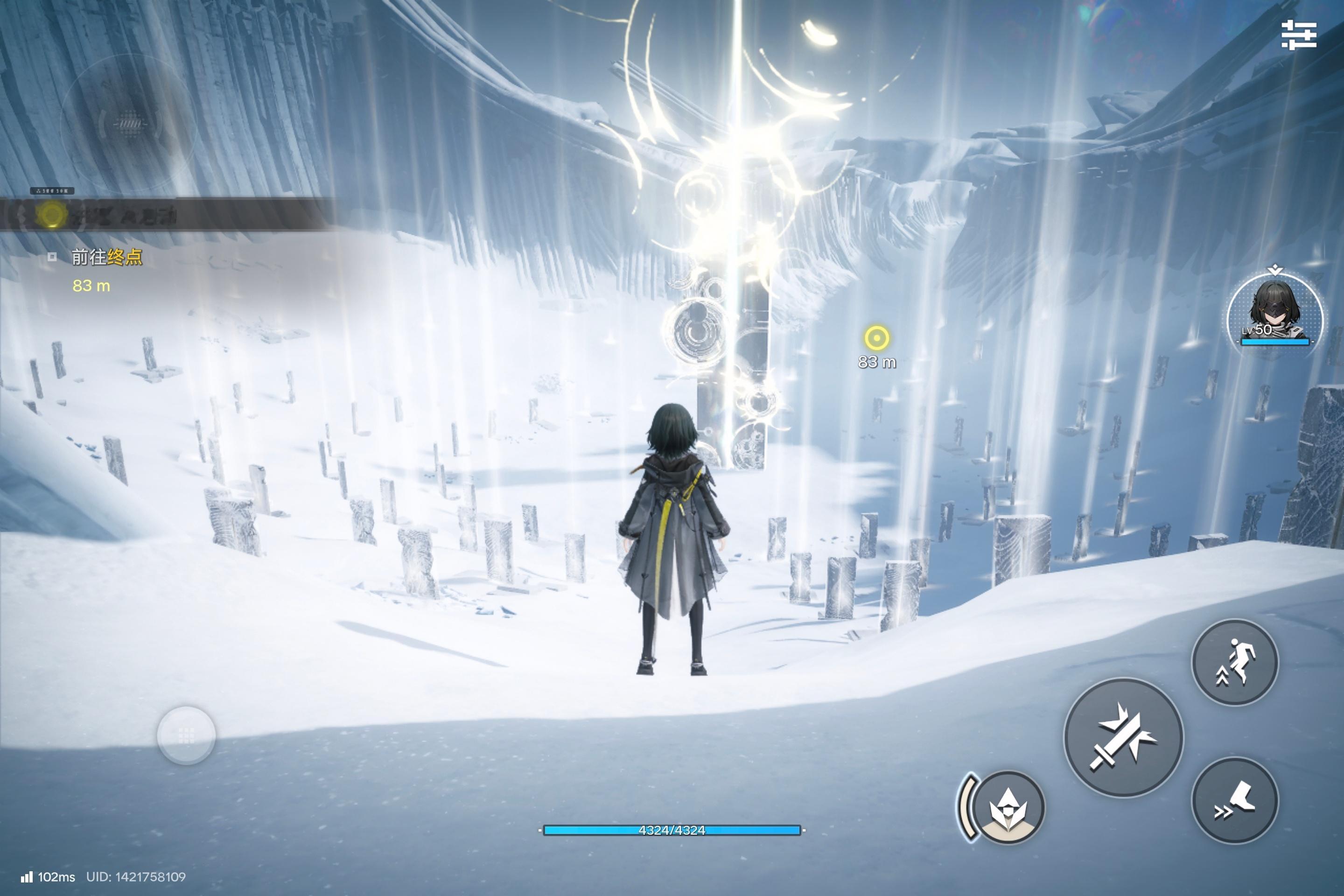The image size is (1344, 896).
Task: Trigger the dodge dash boot button
Action: (x=1235, y=800)
